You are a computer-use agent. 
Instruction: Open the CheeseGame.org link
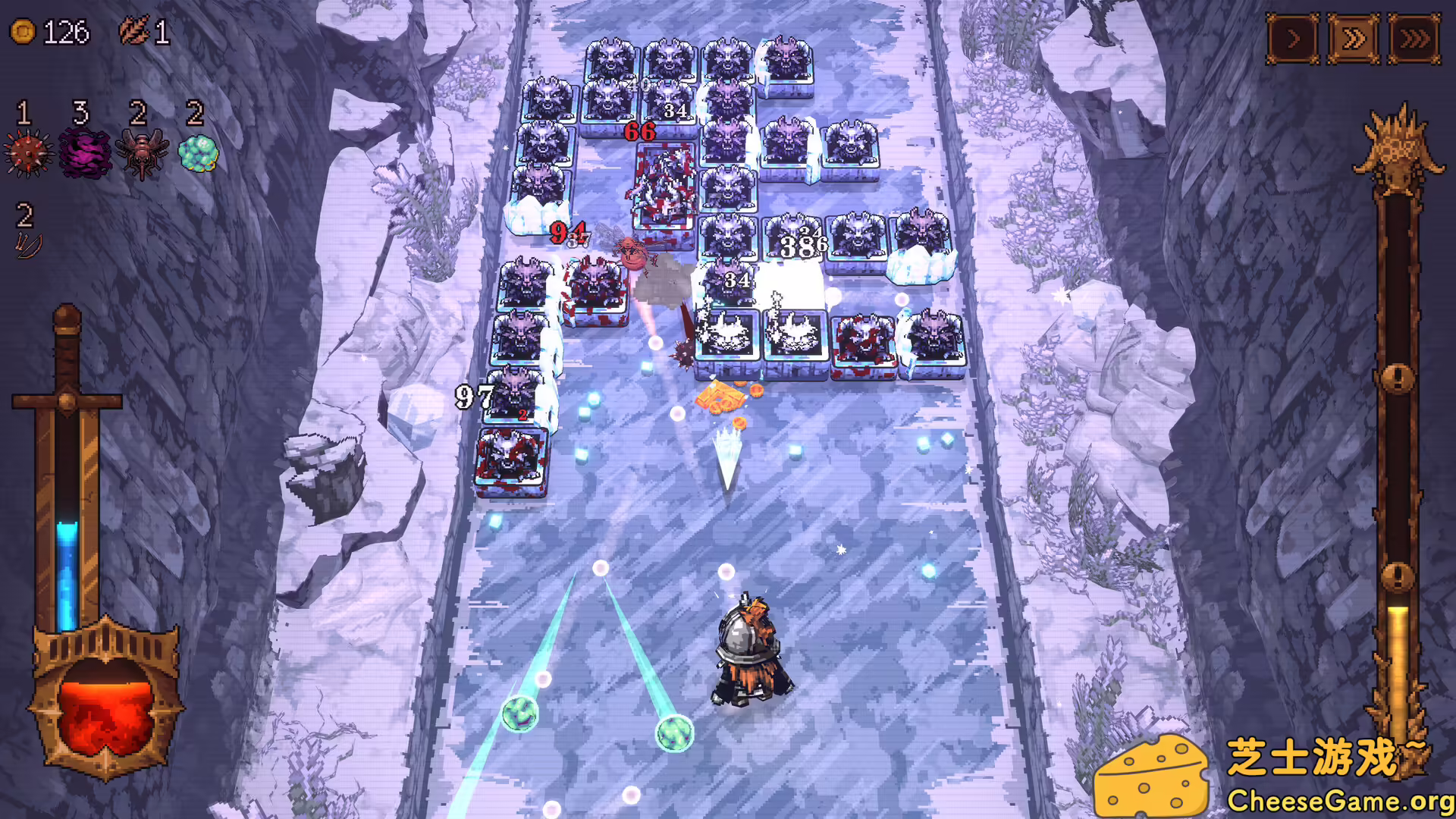click(x=1337, y=801)
